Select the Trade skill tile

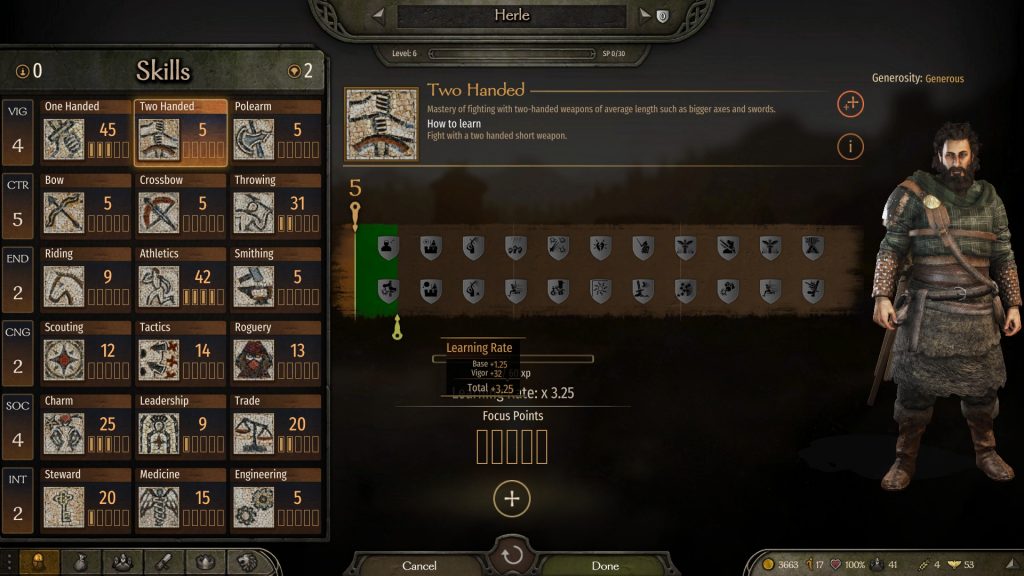[276, 429]
